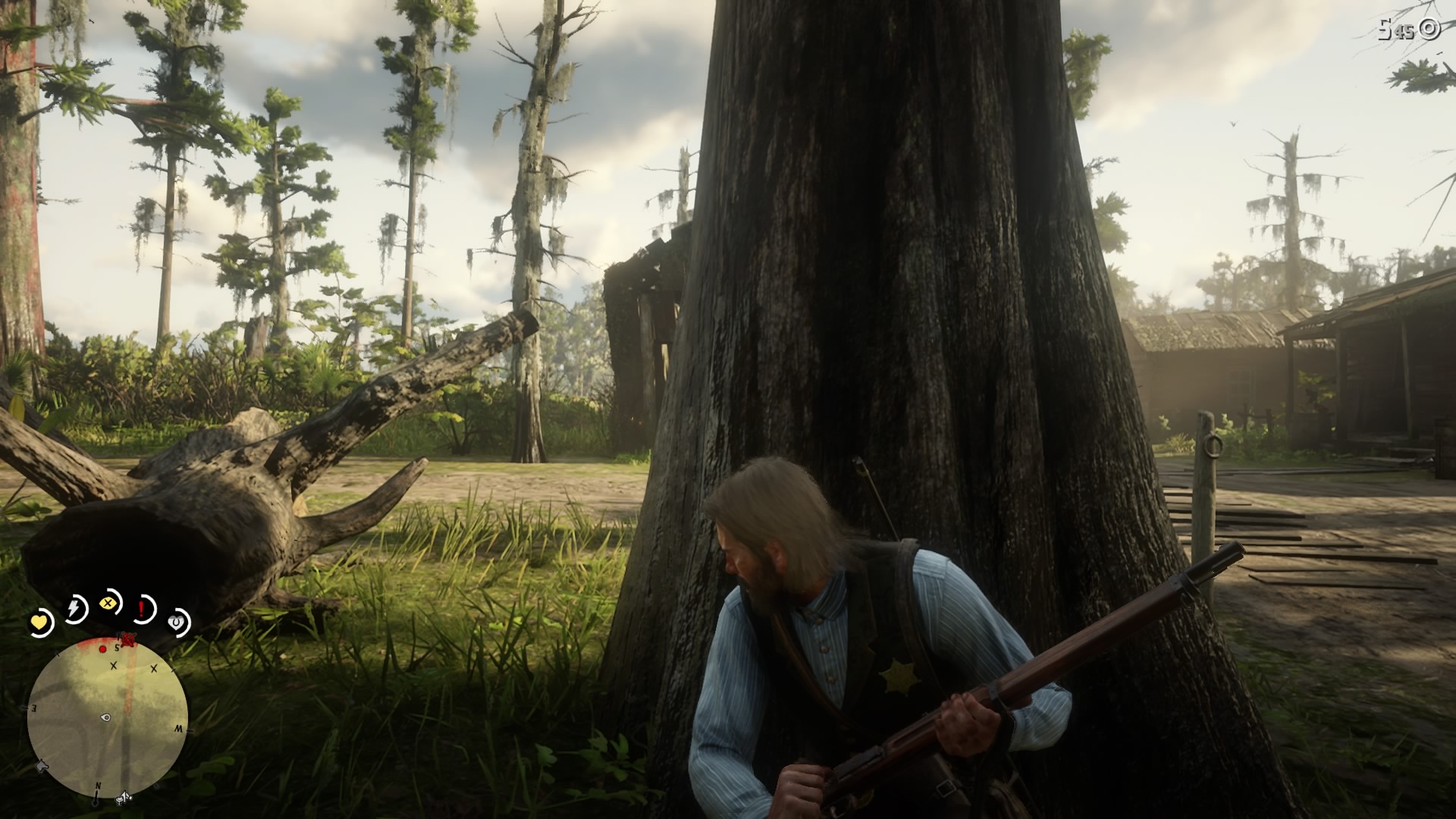The width and height of the screenshot is (1456, 819).
Task: Click the red enemy dot on minimap
Action: pos(103,649)
